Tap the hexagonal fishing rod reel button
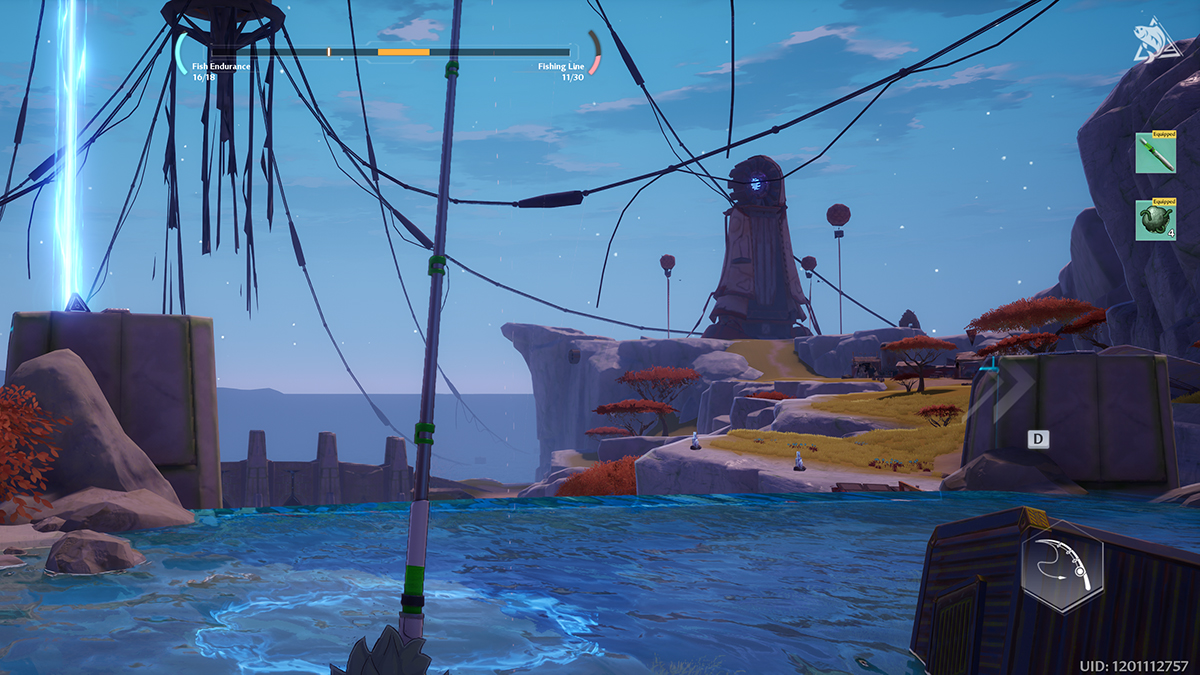 (x=1062, y=565)
